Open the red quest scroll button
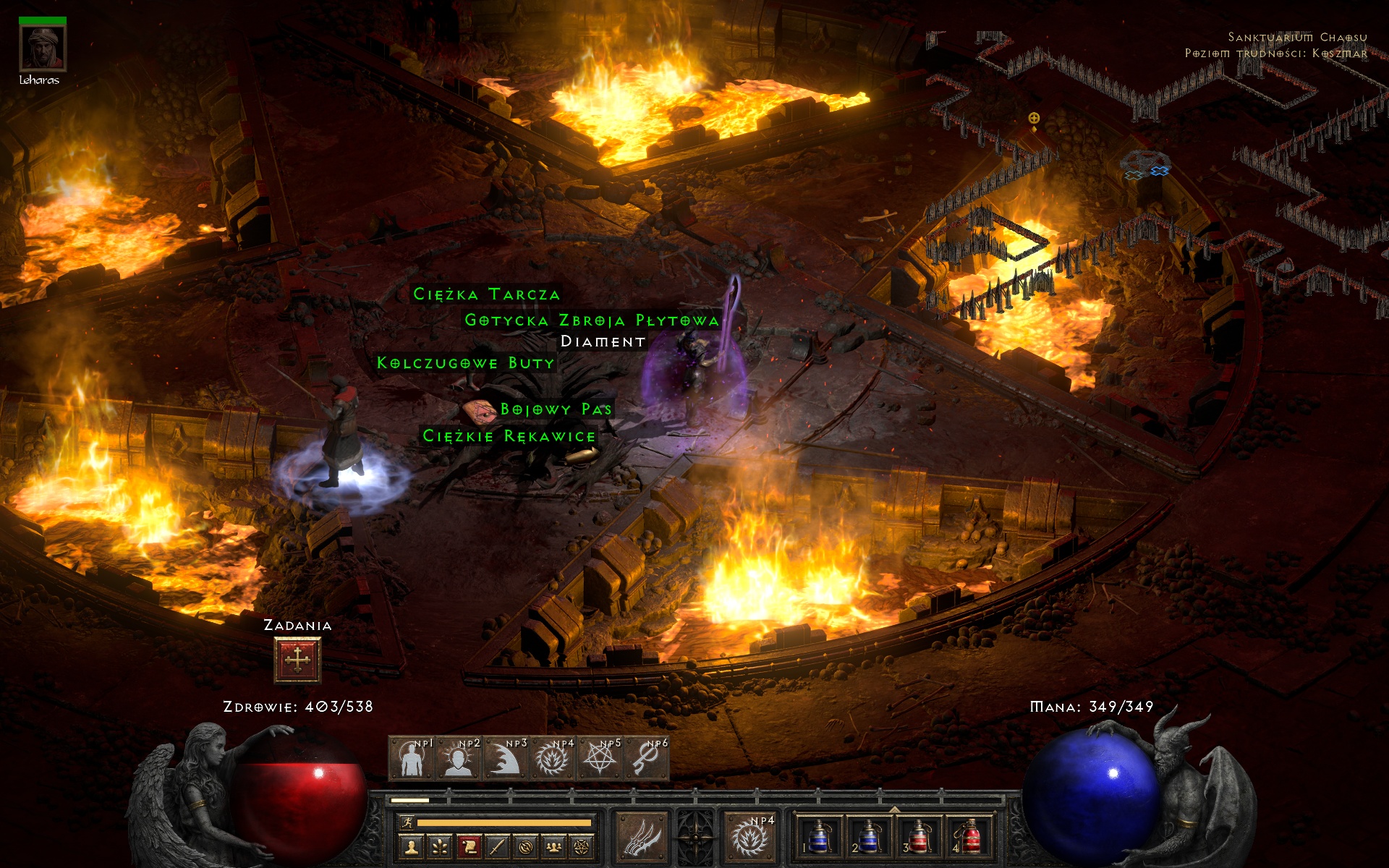 [x=469, y=846]
